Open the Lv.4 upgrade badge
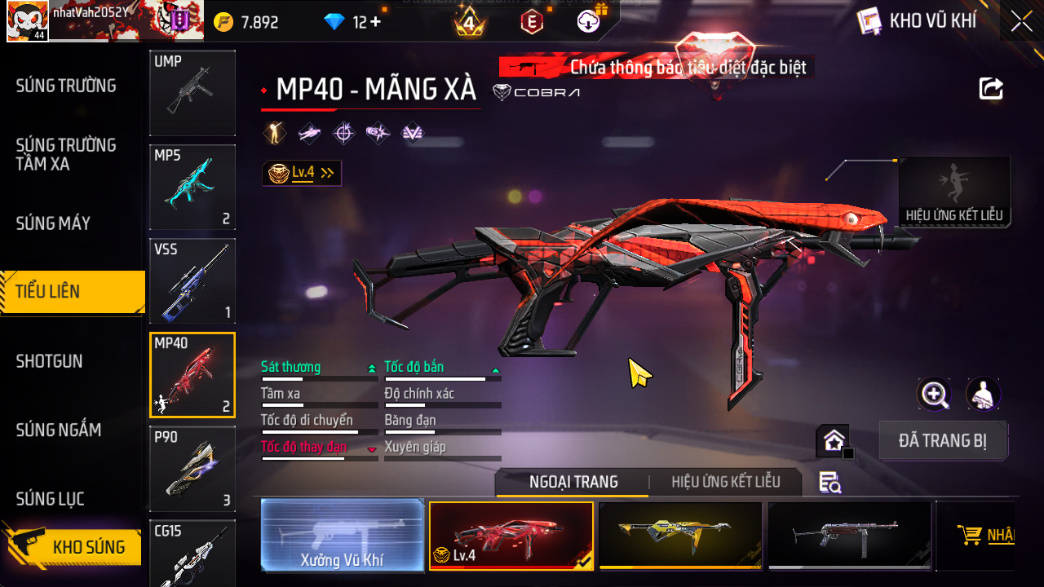The width and height of the screenshot is (1044, 587). (x=302, y=173)
